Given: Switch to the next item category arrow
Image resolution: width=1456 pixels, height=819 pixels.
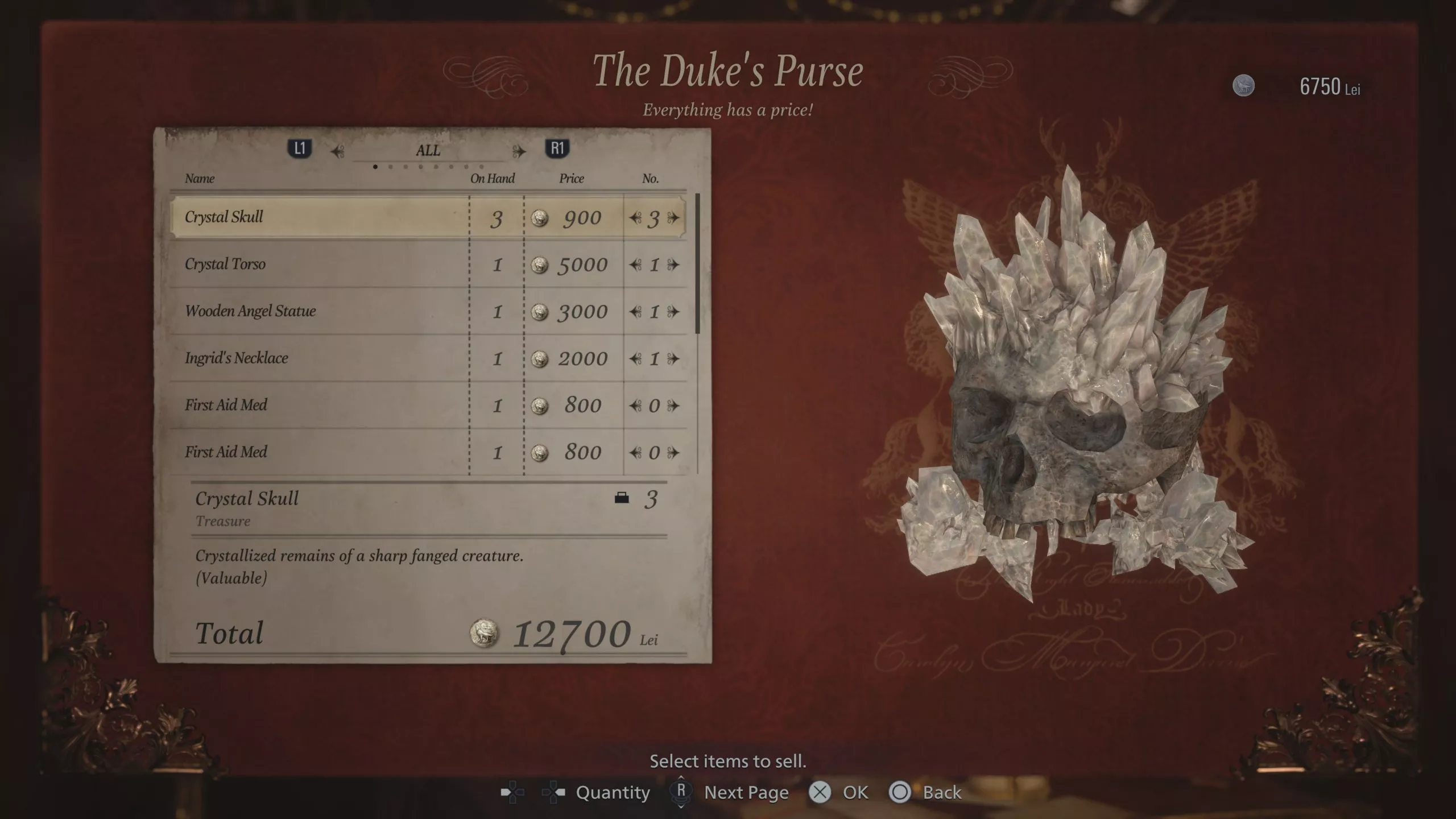Looking at the screenshot, I should click(519, 151).
